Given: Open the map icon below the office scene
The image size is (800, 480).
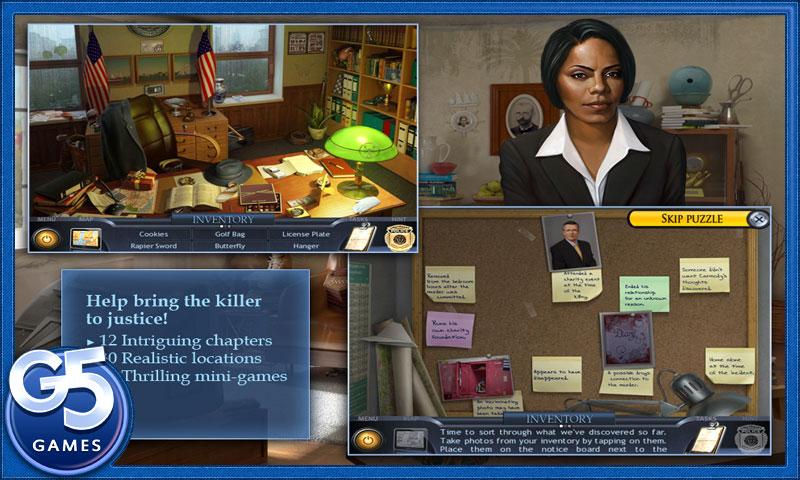Looking at the screenshot, I should 85,238.
